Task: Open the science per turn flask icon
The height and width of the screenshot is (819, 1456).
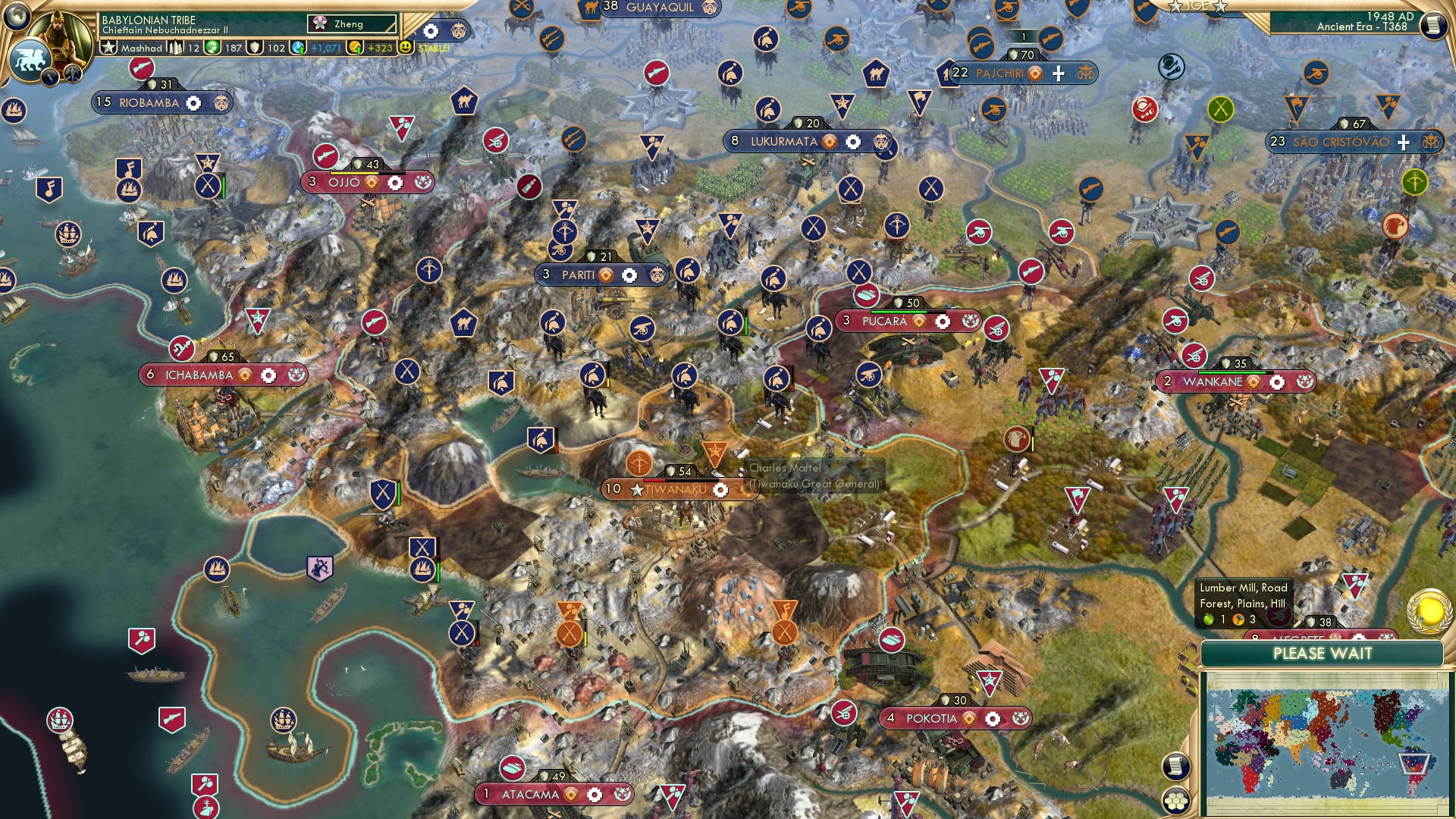Action: click(299, 48)
